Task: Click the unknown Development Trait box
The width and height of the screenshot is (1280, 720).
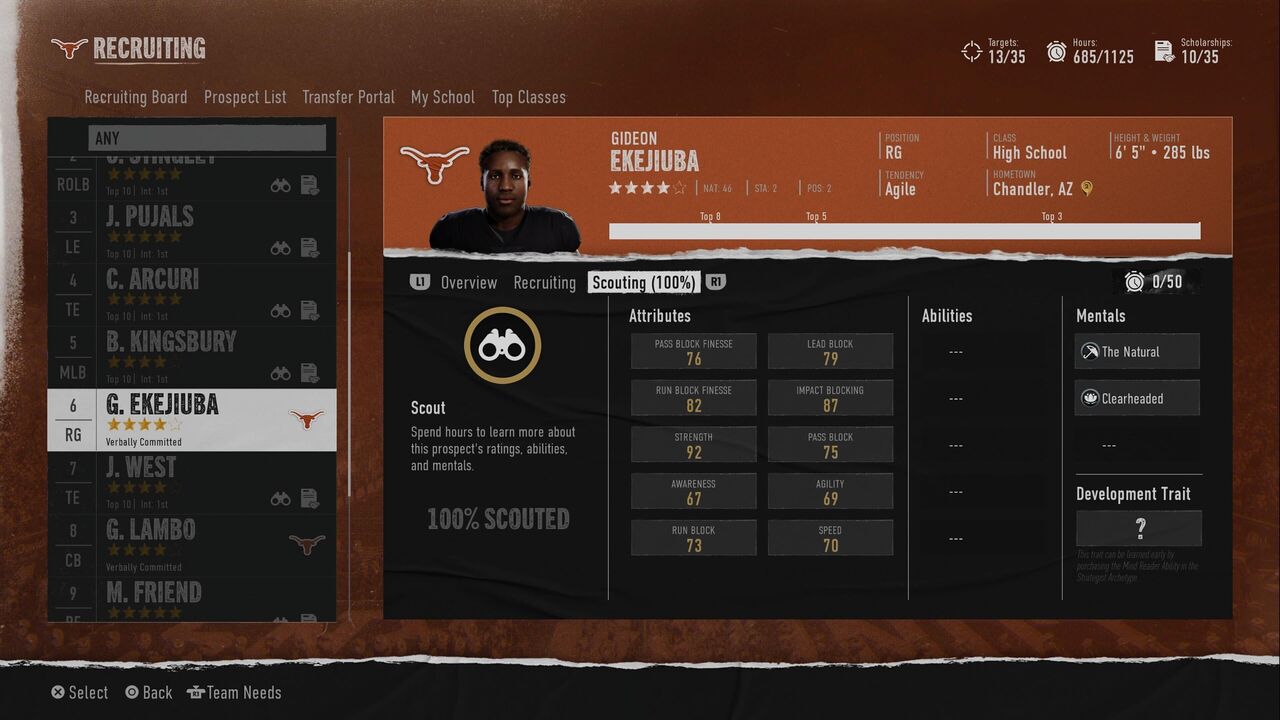Action: (x=1139, y=528)
